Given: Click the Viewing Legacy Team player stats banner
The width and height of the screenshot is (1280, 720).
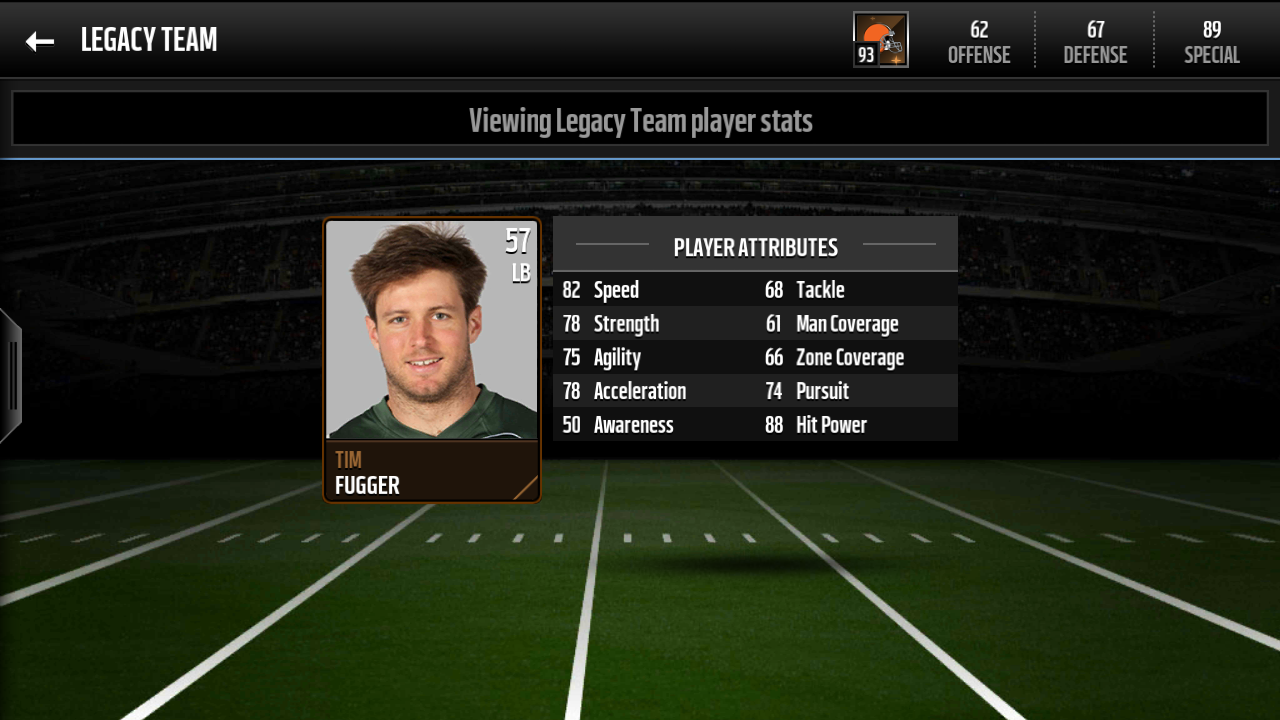Looking at the screenshot, I should click(x=640, y=120).
